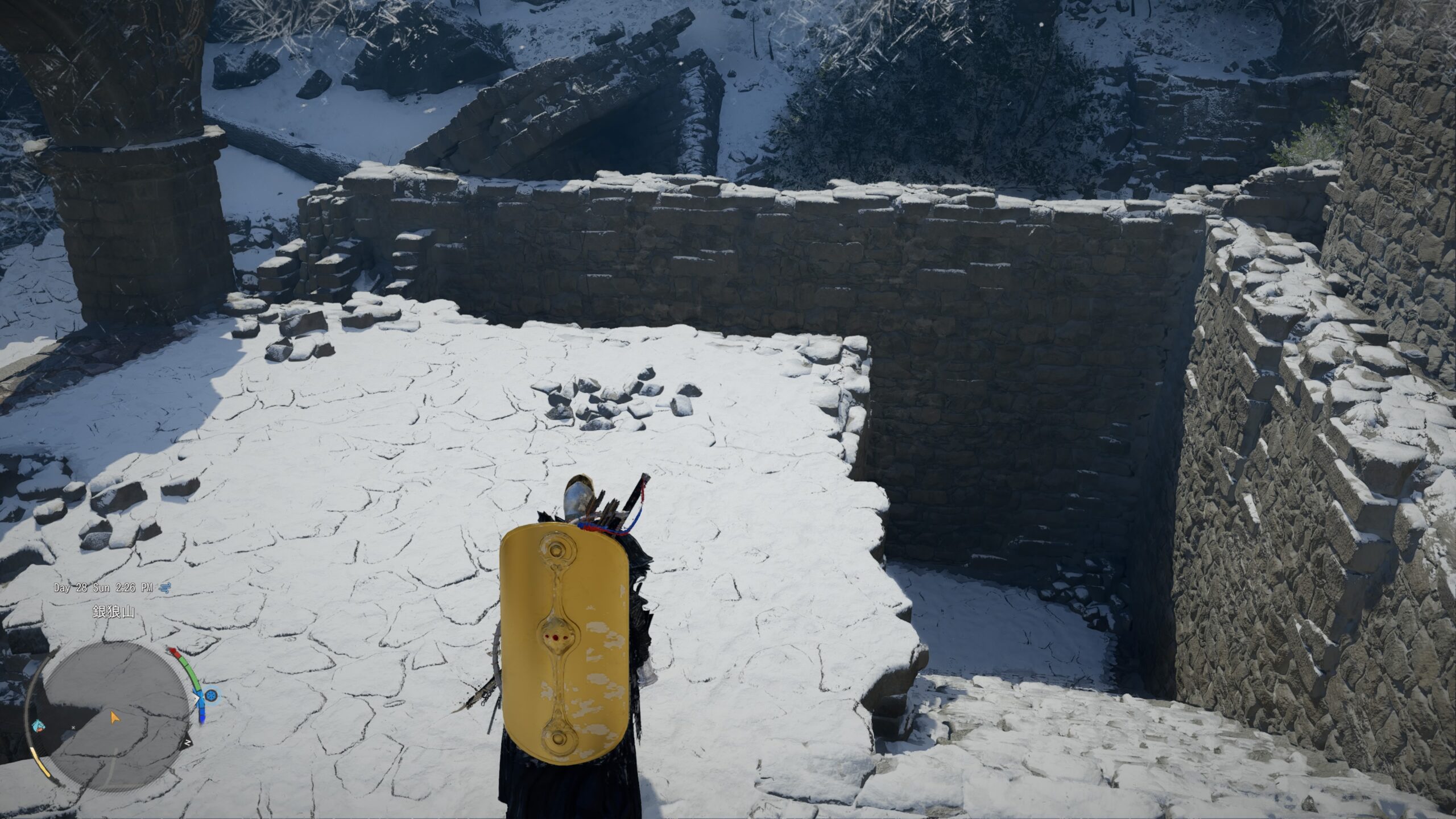This screenshot has height=819, width=1456.
Task: Click the blue horse marker on minimap
Action: click(x=39, y=724)
